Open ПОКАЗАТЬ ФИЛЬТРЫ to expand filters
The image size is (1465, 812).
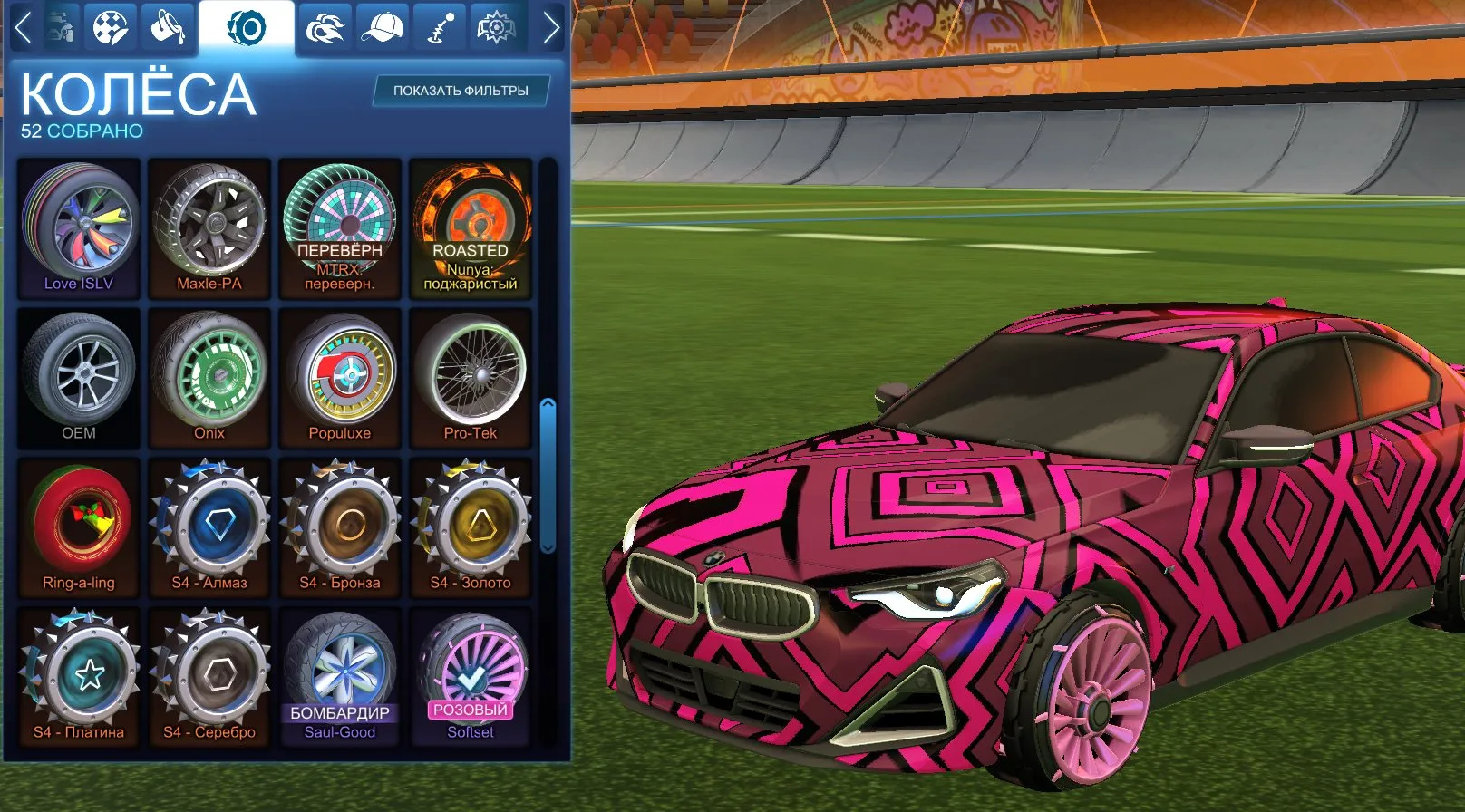click(461, 91)
